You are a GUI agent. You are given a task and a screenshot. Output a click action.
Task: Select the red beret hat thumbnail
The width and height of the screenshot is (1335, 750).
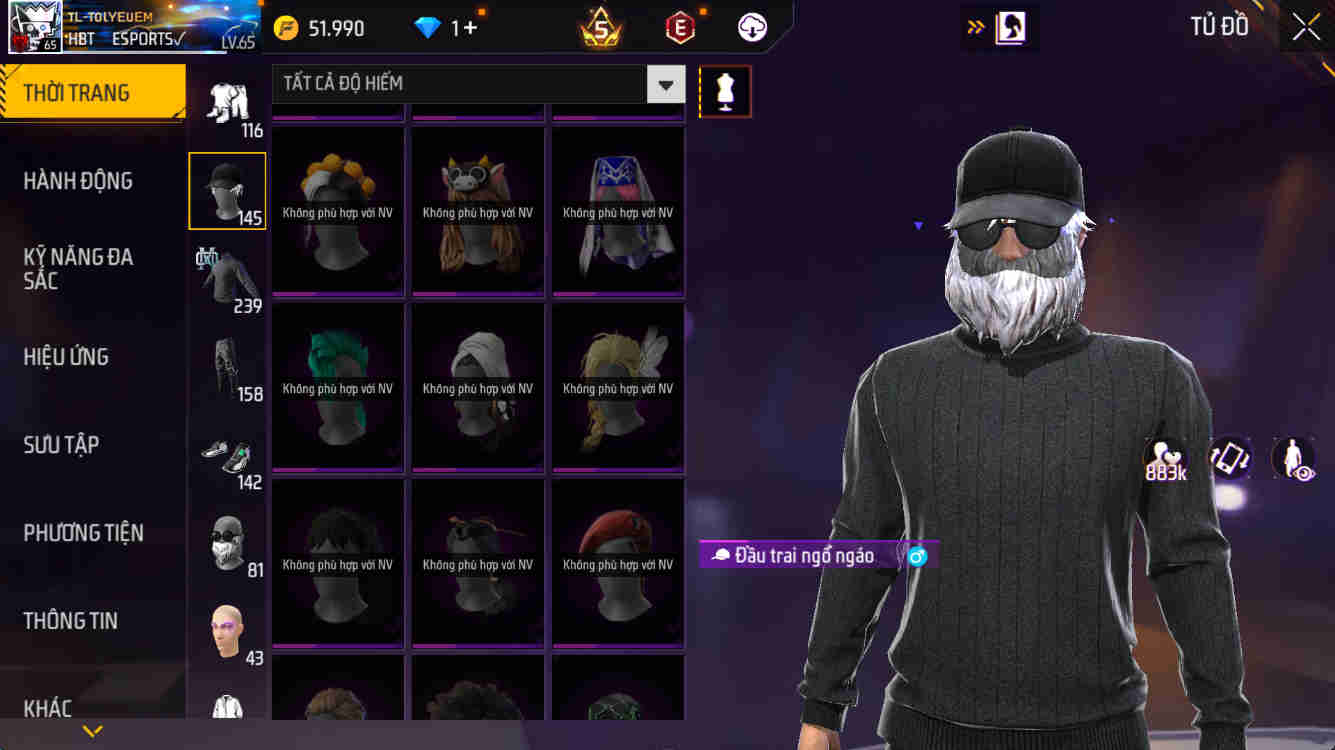tap(617, 562)
